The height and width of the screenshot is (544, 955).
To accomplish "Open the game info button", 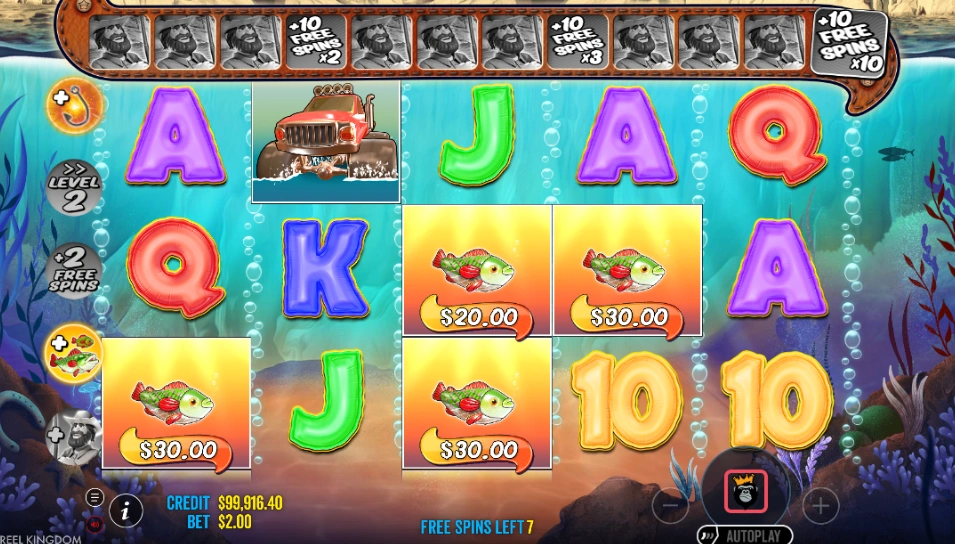I will [x=125, y=509].
